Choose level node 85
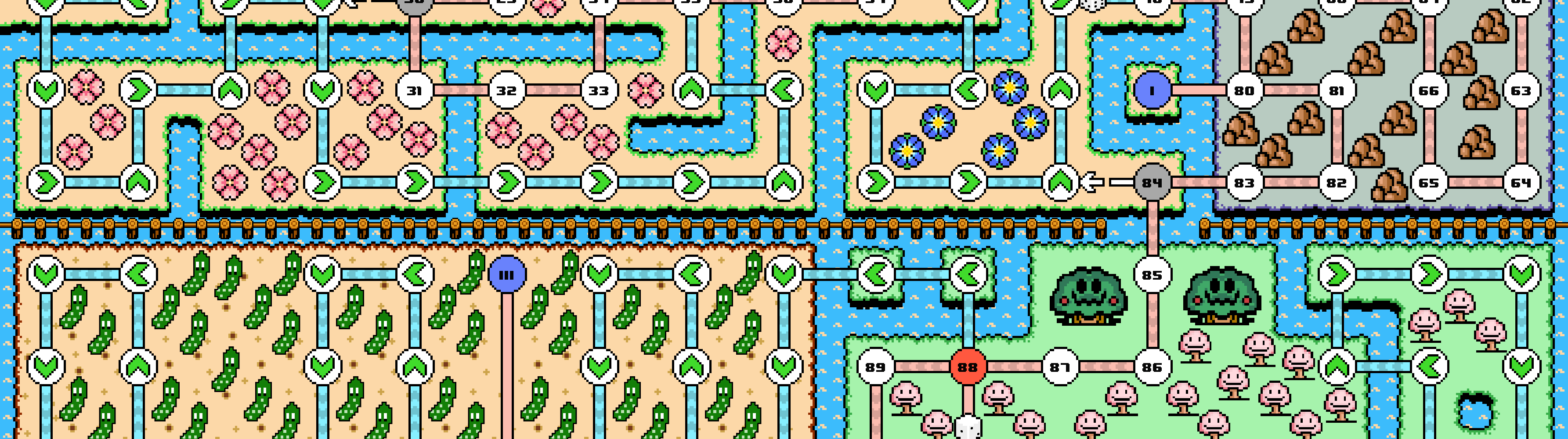The height and width of the screenshot is (439, 1568). point(1152,275)
